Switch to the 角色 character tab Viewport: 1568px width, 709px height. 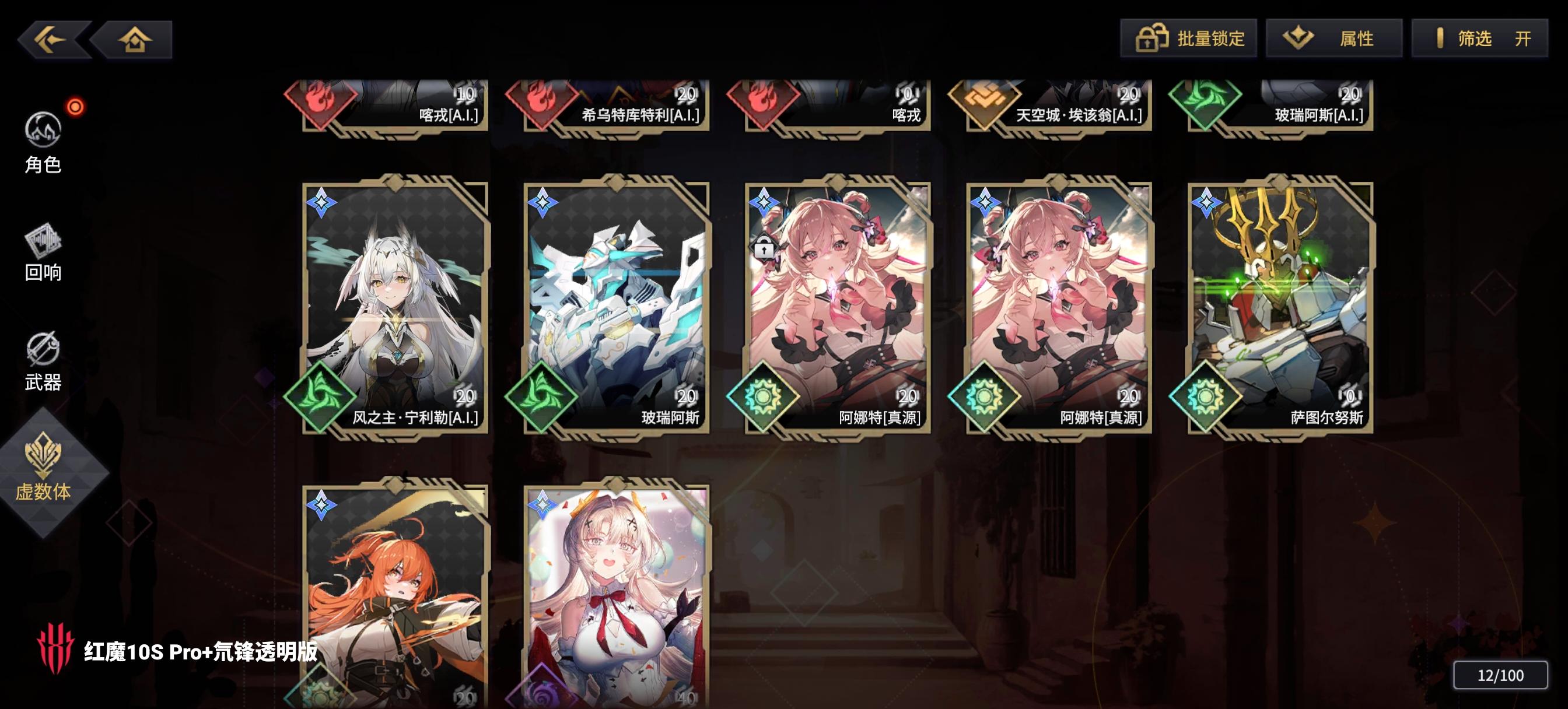[x=44, y=143]
